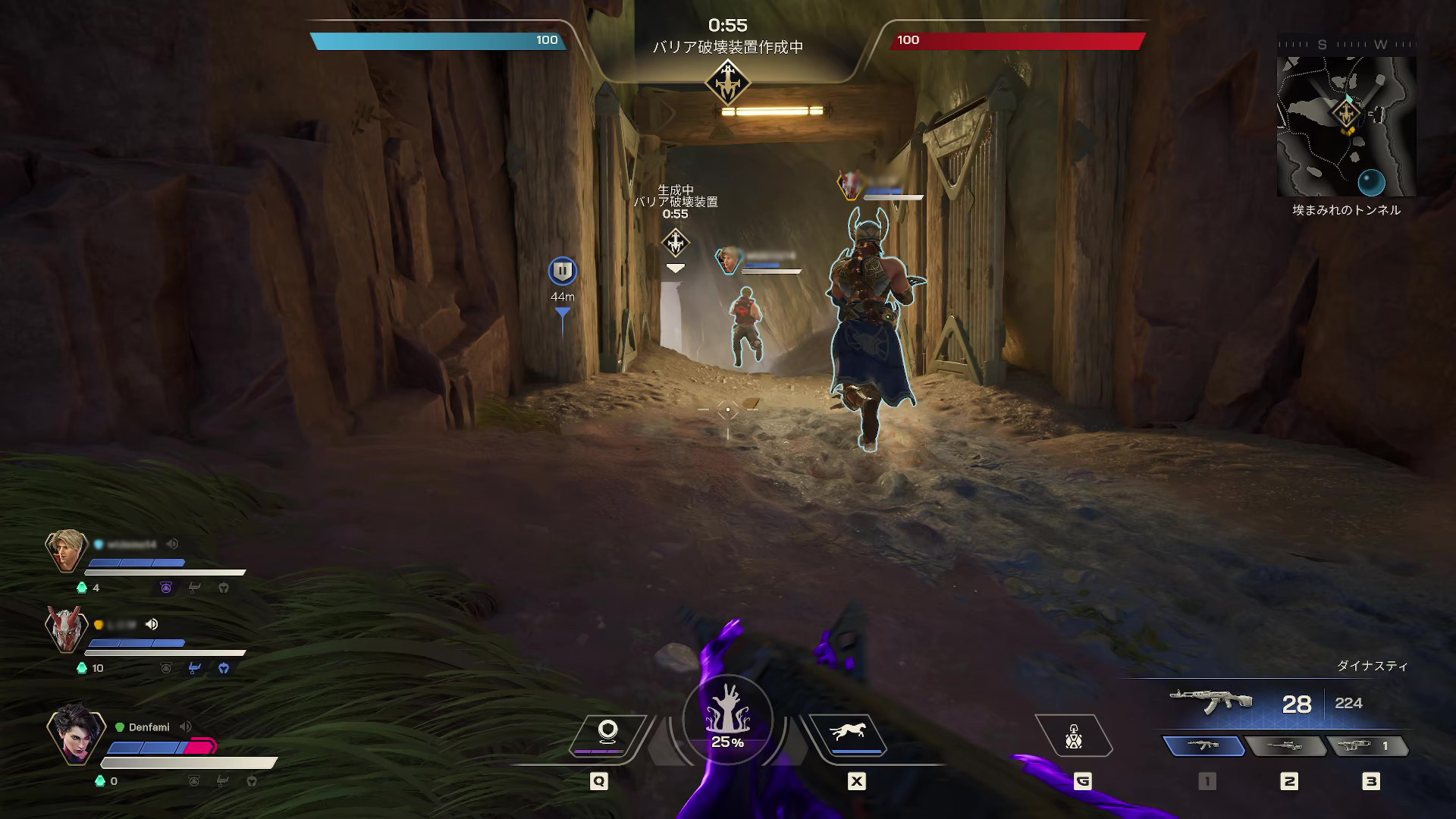Mute Denfami's voice chat speaker

[x=185, y=726]
